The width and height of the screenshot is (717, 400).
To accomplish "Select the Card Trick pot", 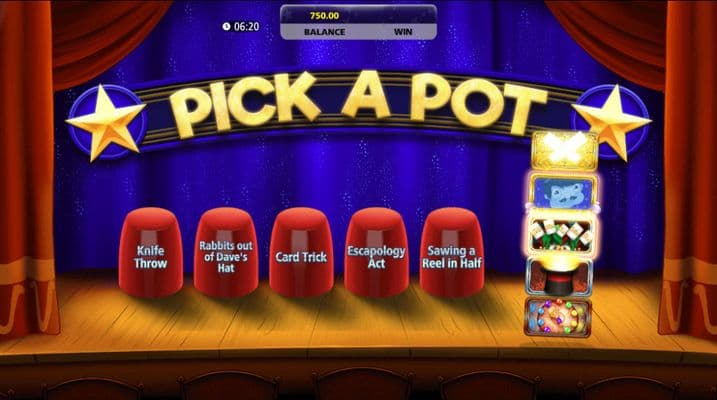I will (x=301, y=253).
